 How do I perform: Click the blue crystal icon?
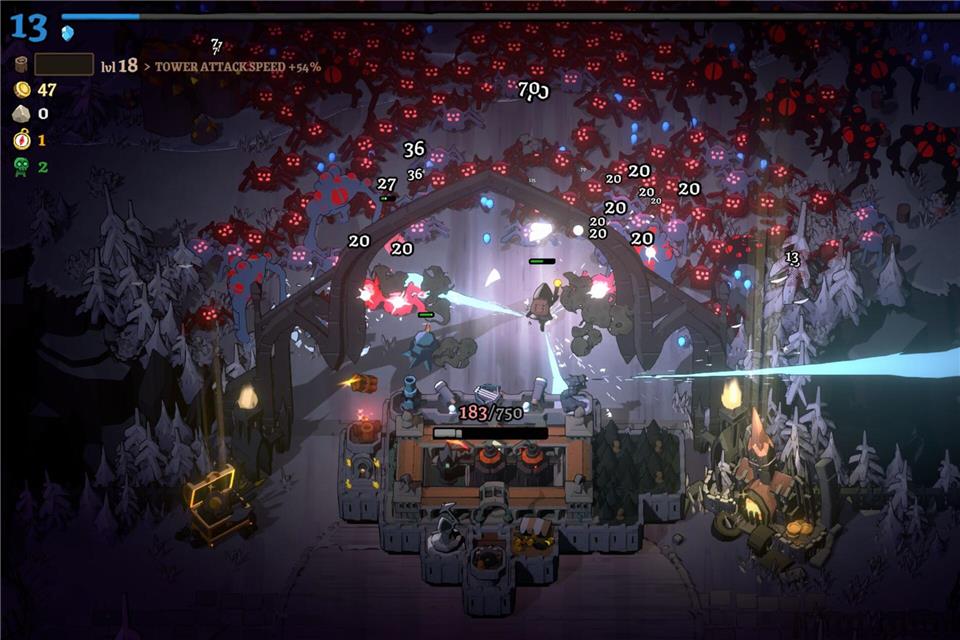[x=68, y=33]
